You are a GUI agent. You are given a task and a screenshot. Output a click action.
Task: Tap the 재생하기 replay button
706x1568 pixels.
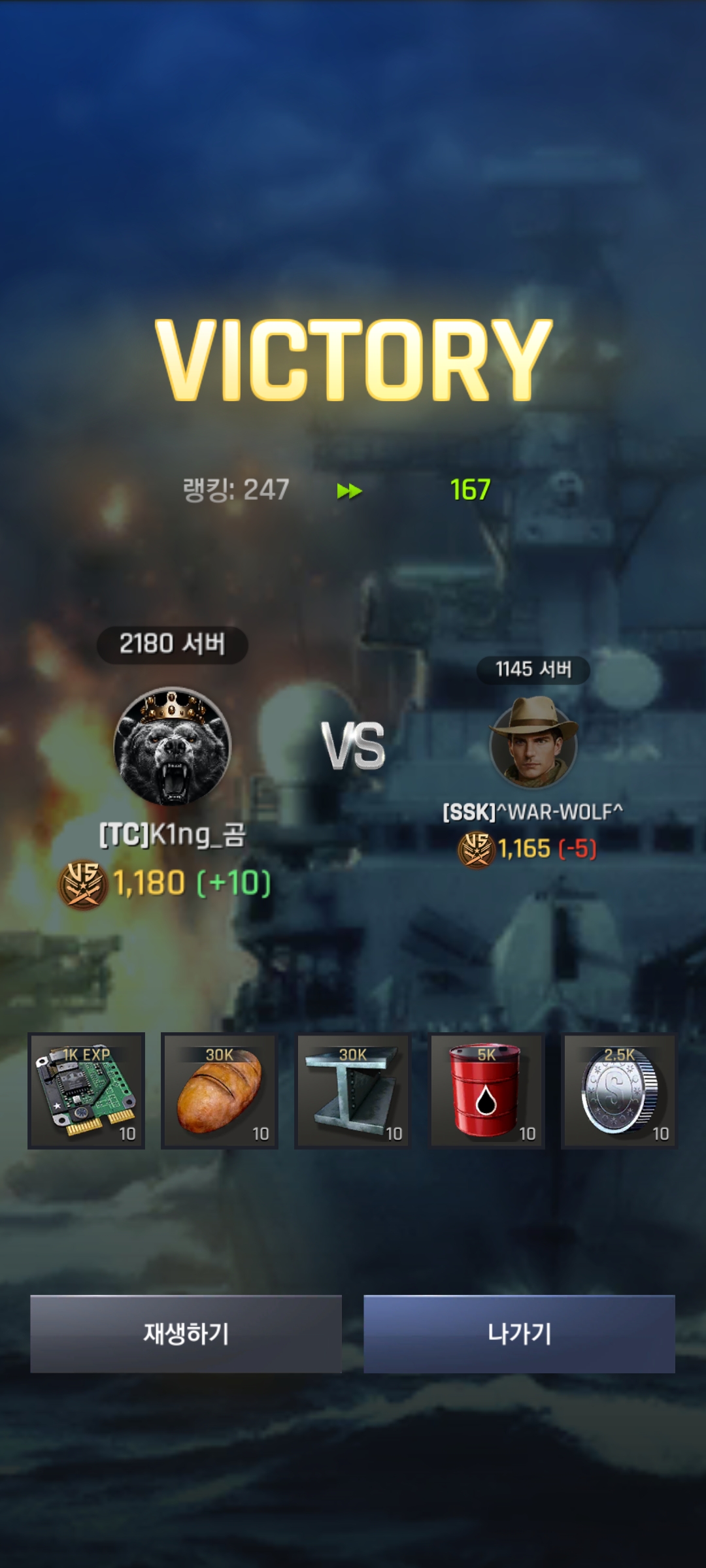[x=186, y=1333]
